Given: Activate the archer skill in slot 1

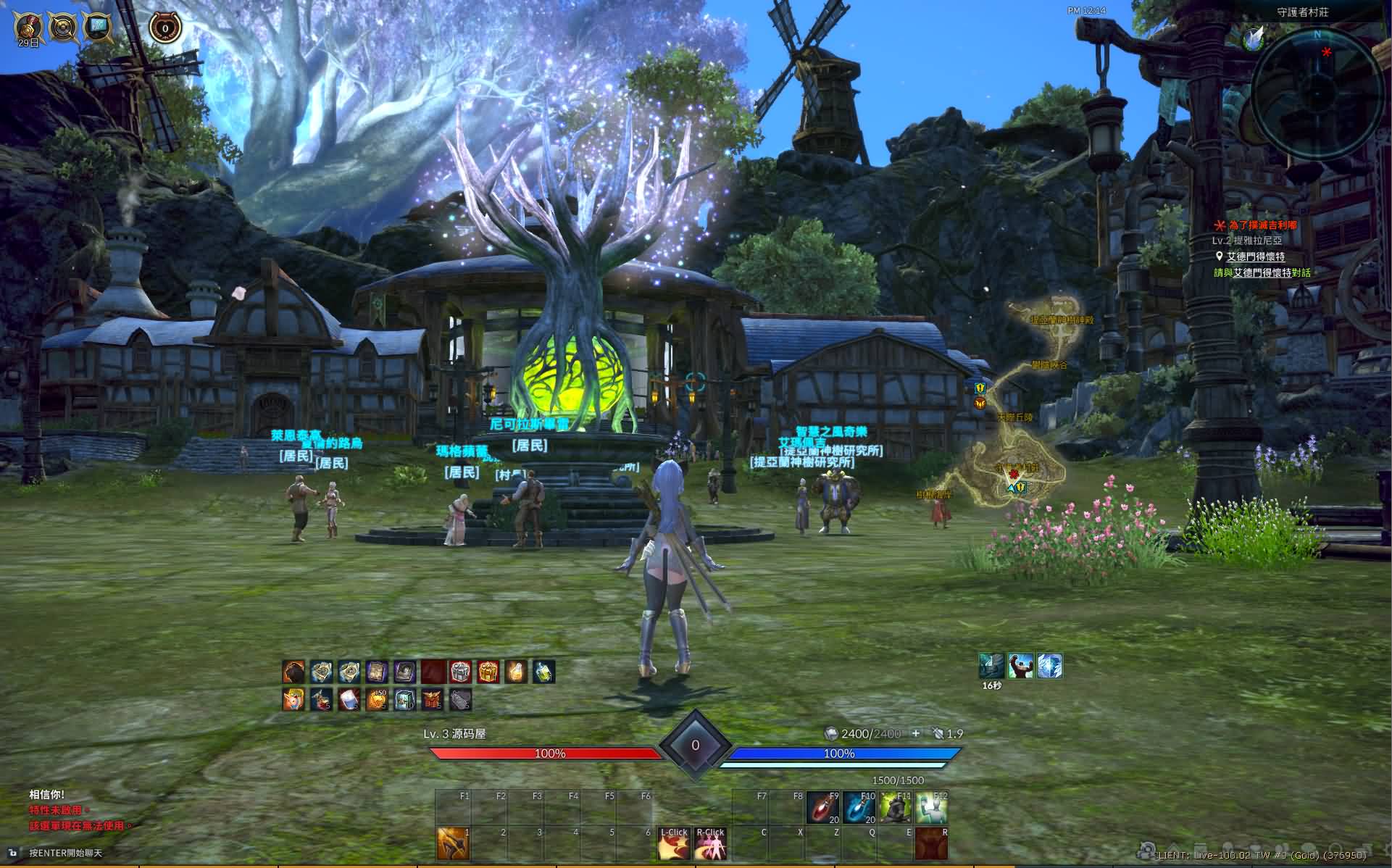Looking at the screenshot, I should (453, 843).
